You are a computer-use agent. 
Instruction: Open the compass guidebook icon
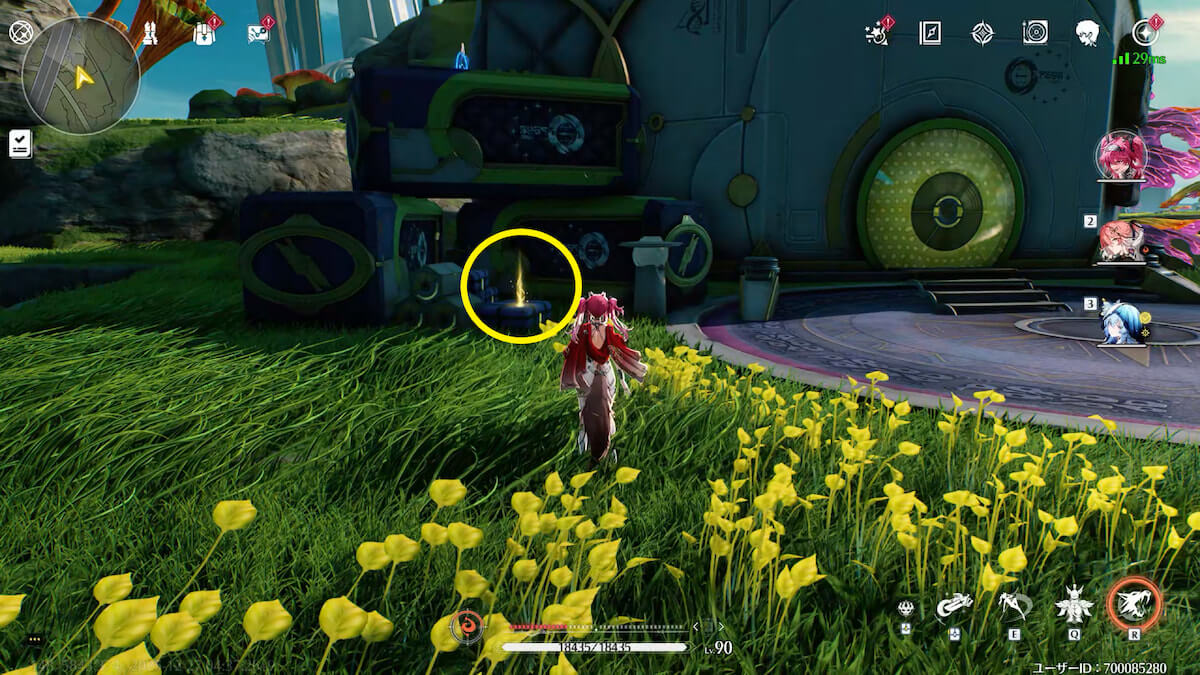click(931, 33)
